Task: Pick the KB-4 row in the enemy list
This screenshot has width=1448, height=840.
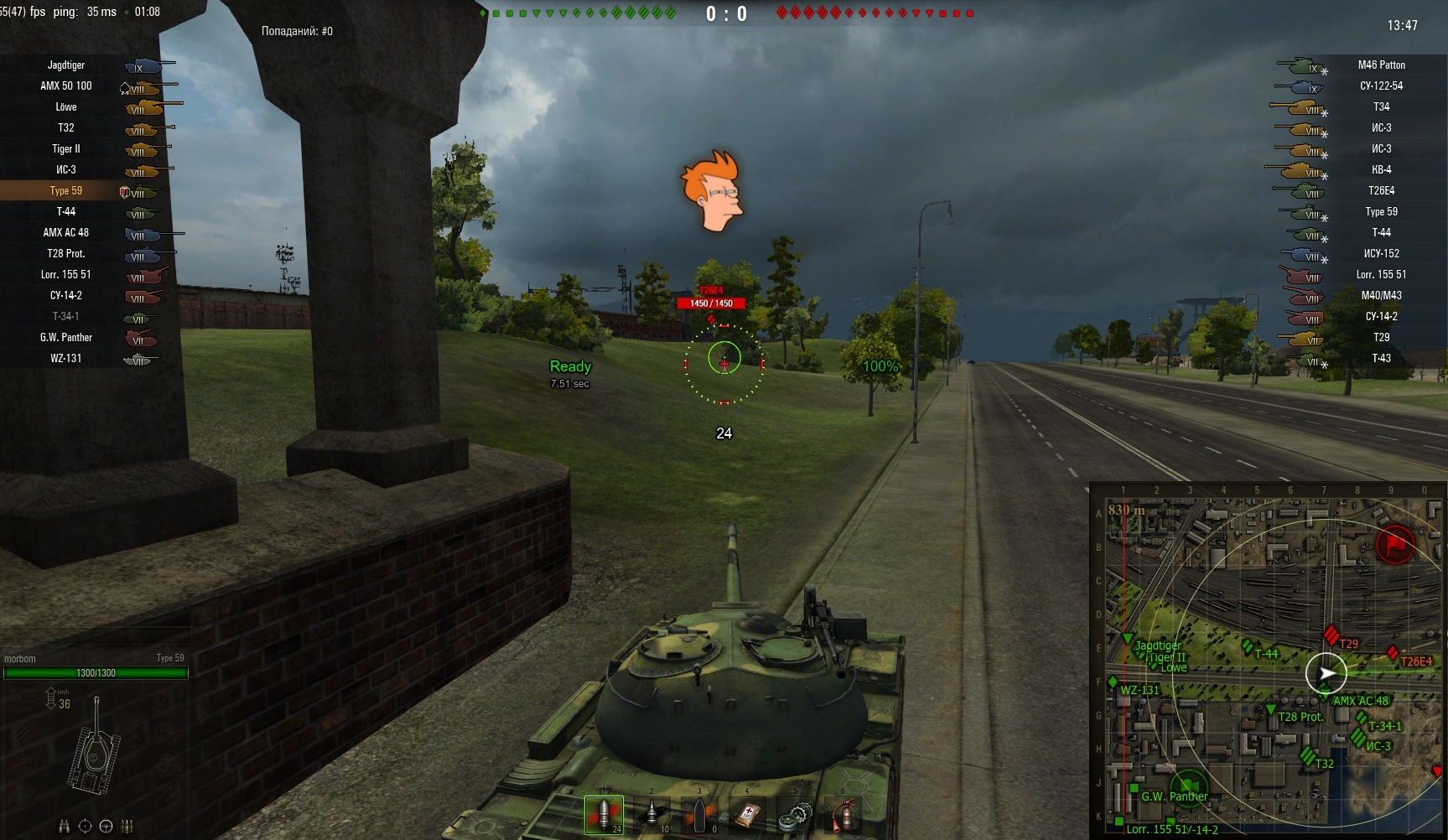Action: [1381, 170]
